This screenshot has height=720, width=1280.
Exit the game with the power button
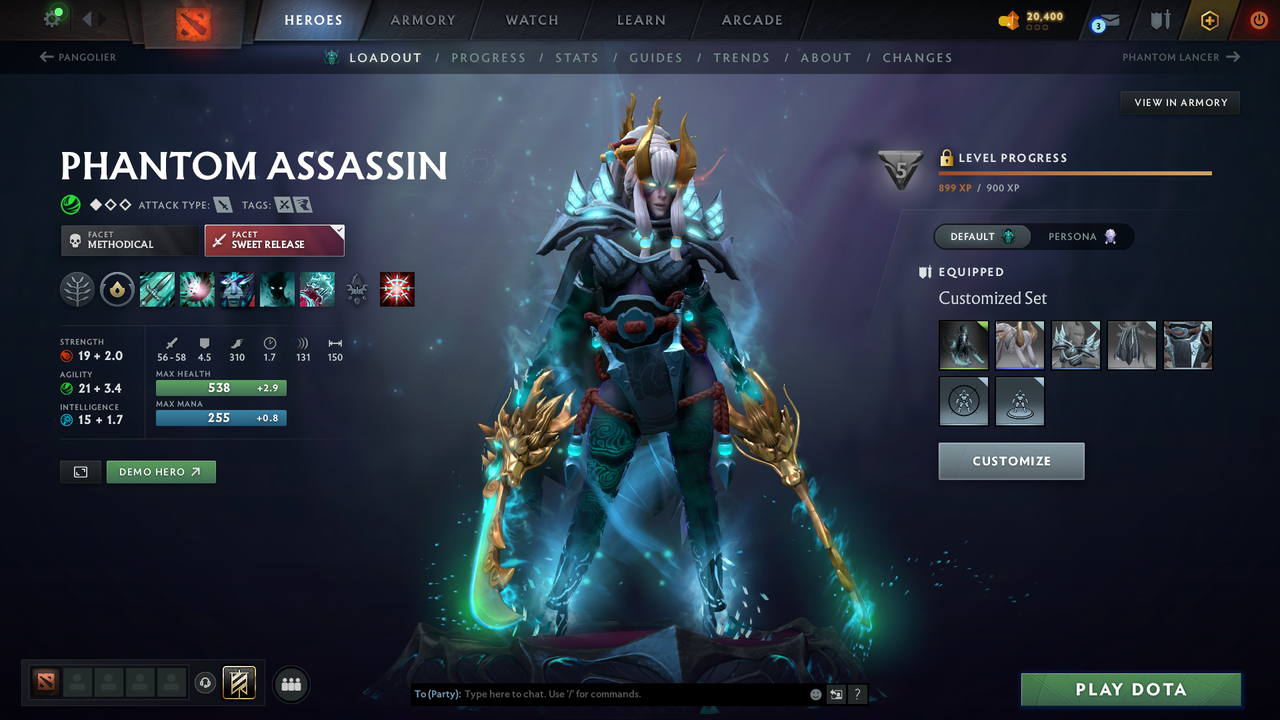(1258, 20)
